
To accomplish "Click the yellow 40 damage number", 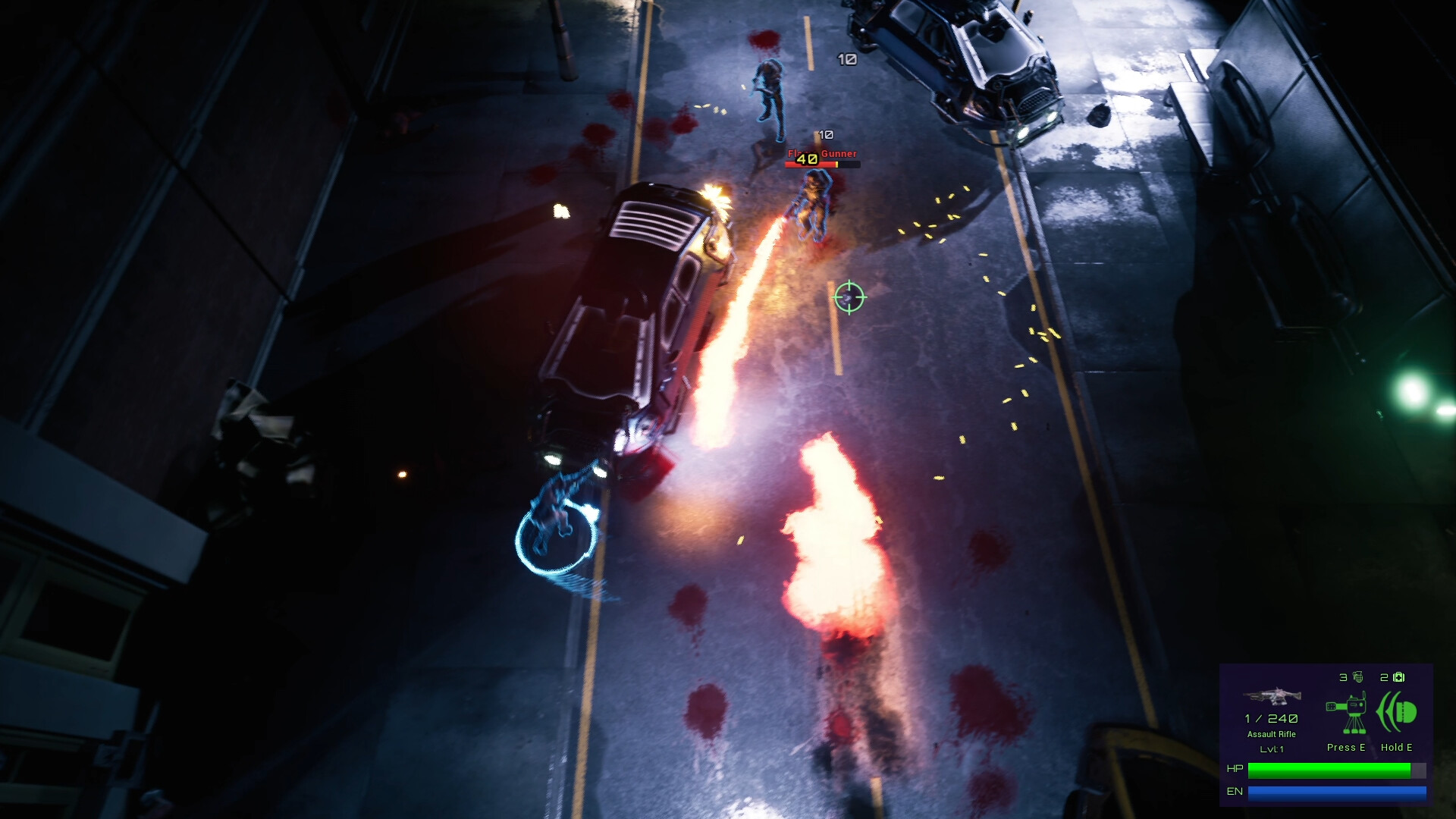I will coord(806,159).
